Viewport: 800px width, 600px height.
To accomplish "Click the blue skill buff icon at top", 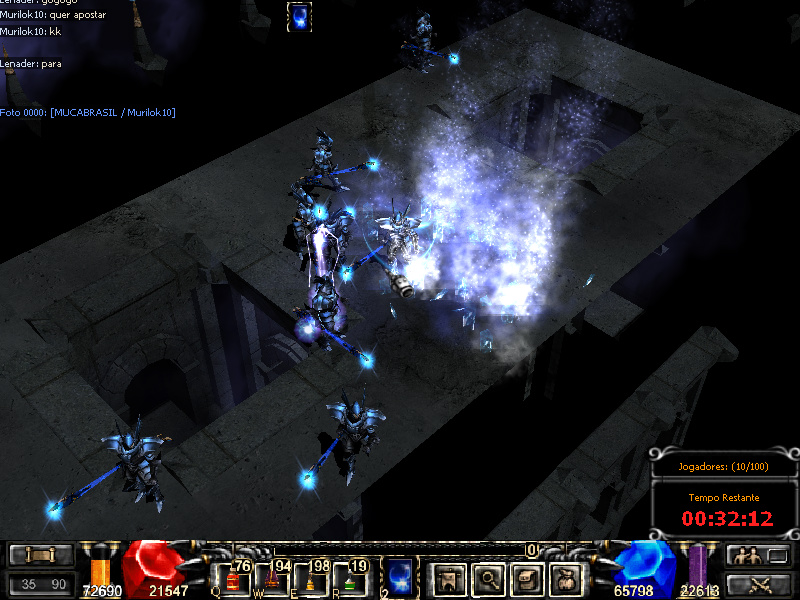I will pyautogui.click(x=299, y=17).
